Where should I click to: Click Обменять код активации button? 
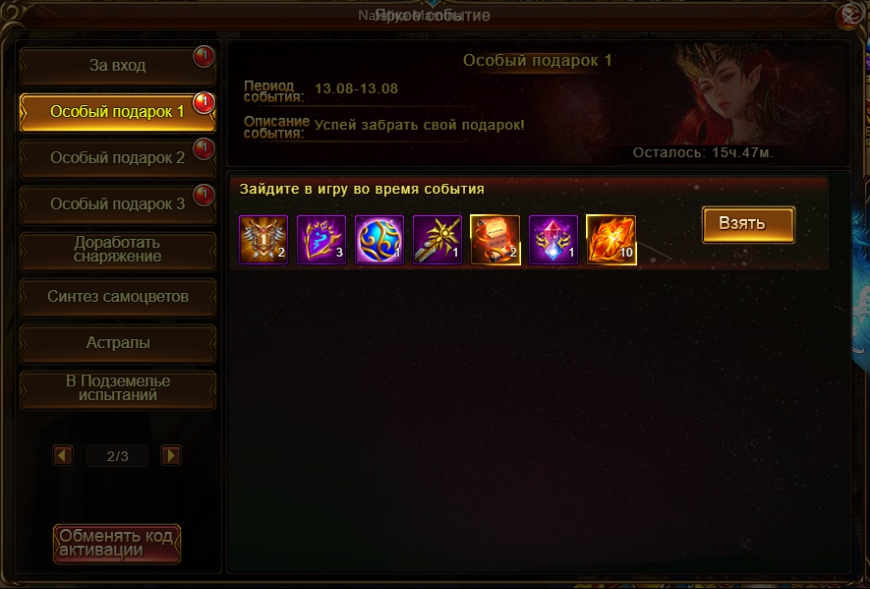coord(117,543)
